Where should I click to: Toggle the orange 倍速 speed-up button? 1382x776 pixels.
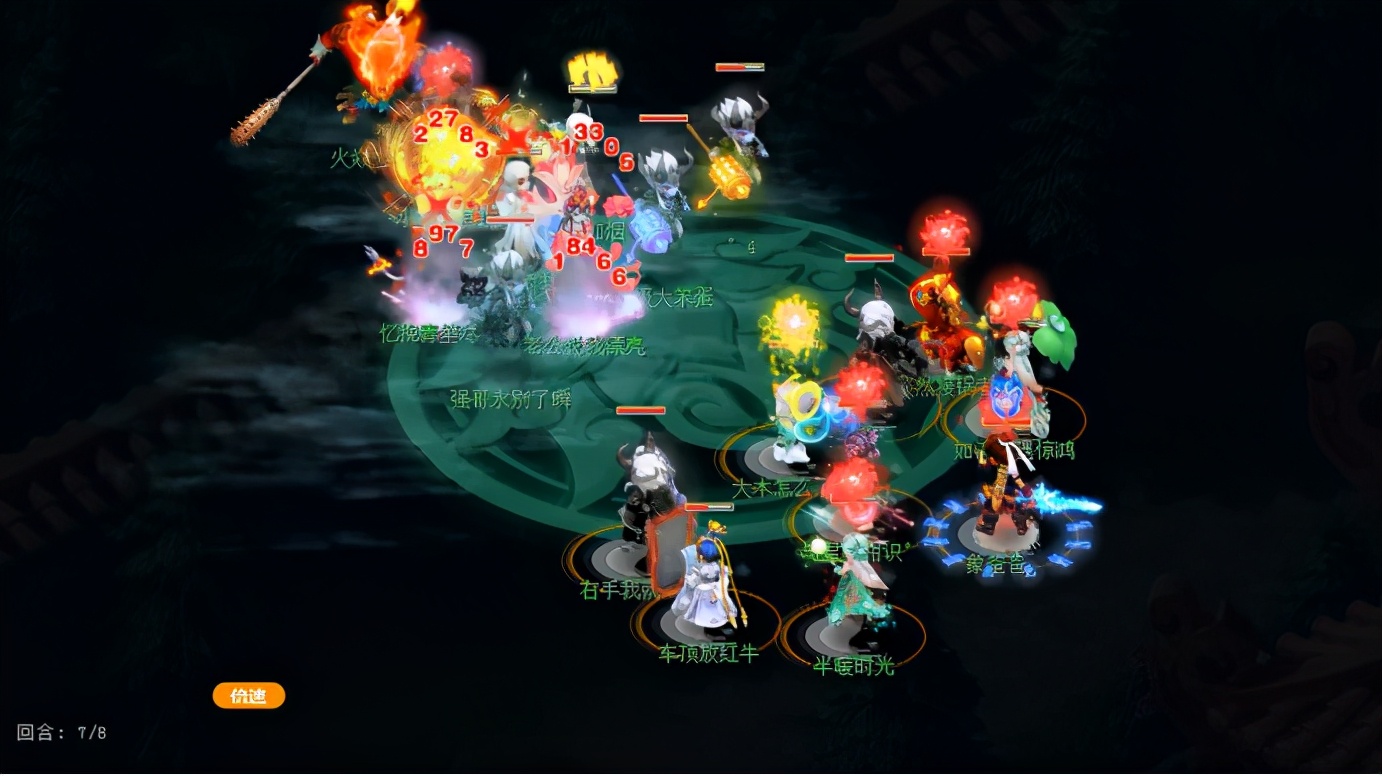click(x=249, y=696)
